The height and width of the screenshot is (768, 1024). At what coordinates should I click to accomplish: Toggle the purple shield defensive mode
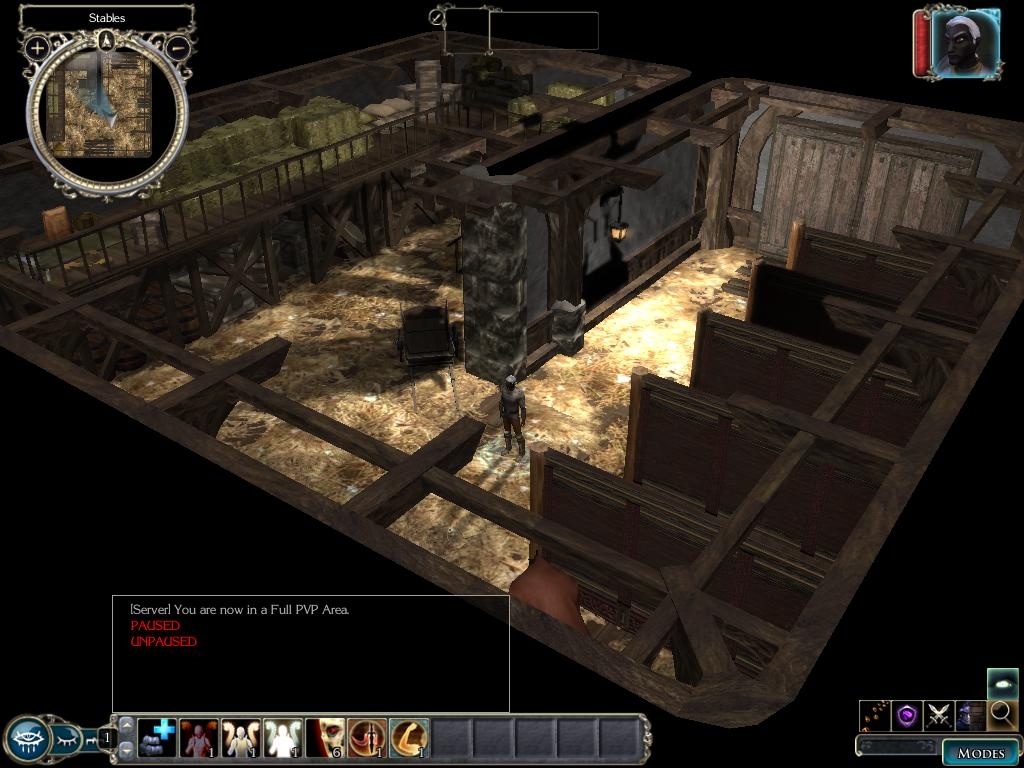pyautogui.click(x=907, y=715)
